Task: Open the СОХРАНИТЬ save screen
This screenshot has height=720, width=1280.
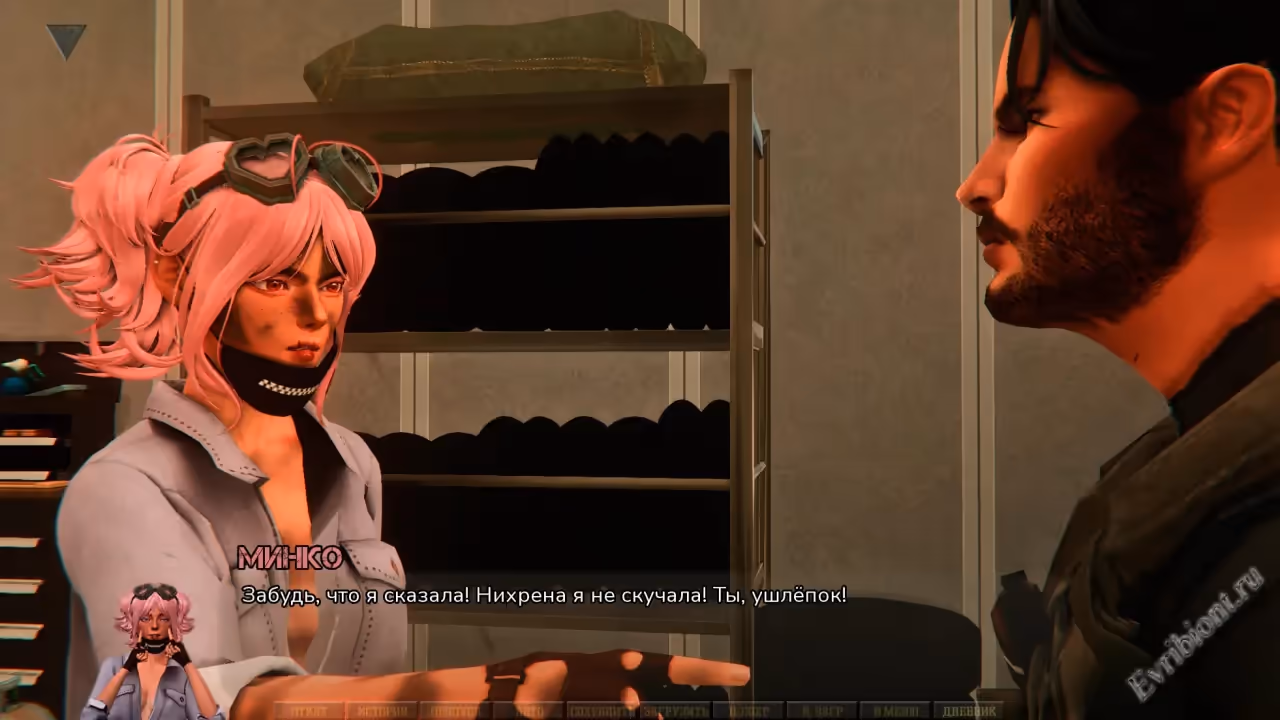Action: 602,711
